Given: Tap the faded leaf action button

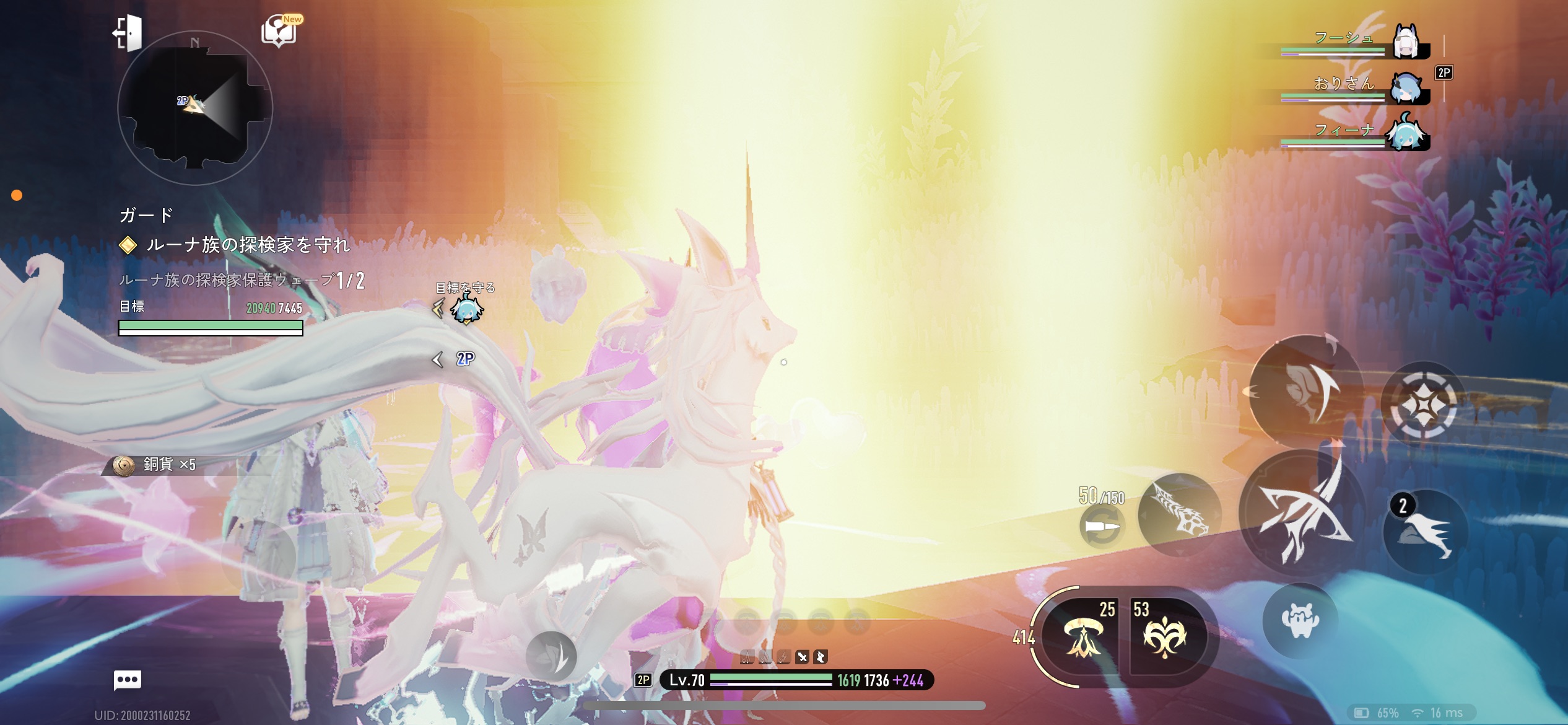Looking at the screenshot, I should coord(551,657).
